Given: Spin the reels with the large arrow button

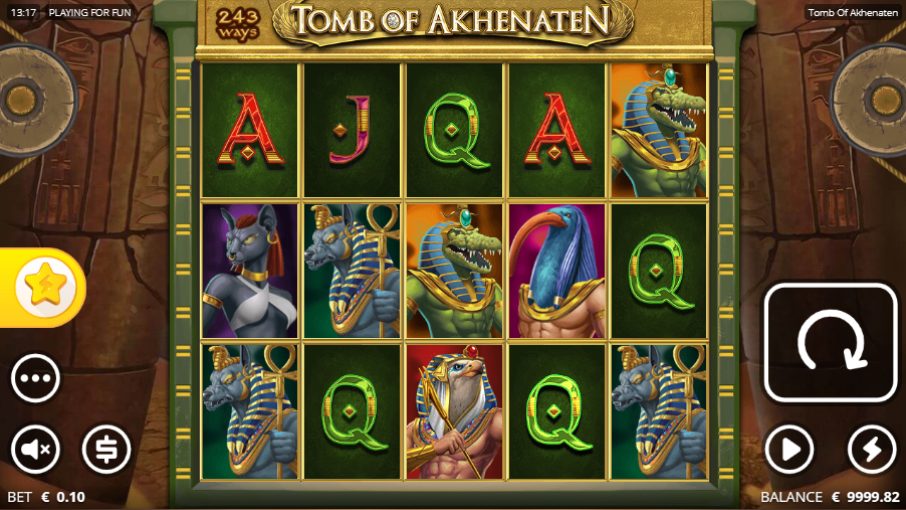Looking at the screenshot, I should click(830, 343).
